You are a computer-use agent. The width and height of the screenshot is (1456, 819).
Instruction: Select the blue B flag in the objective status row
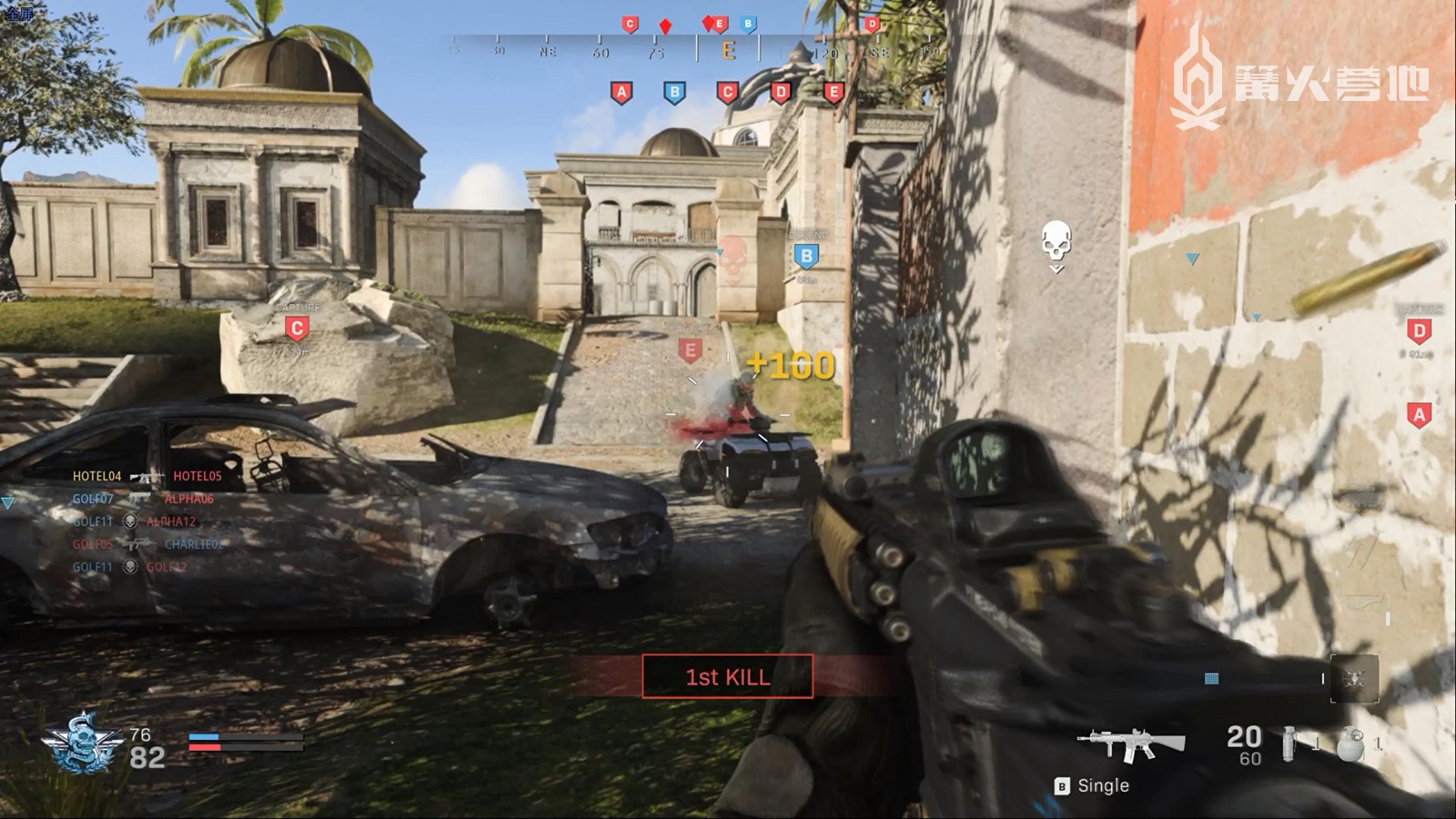674,93
